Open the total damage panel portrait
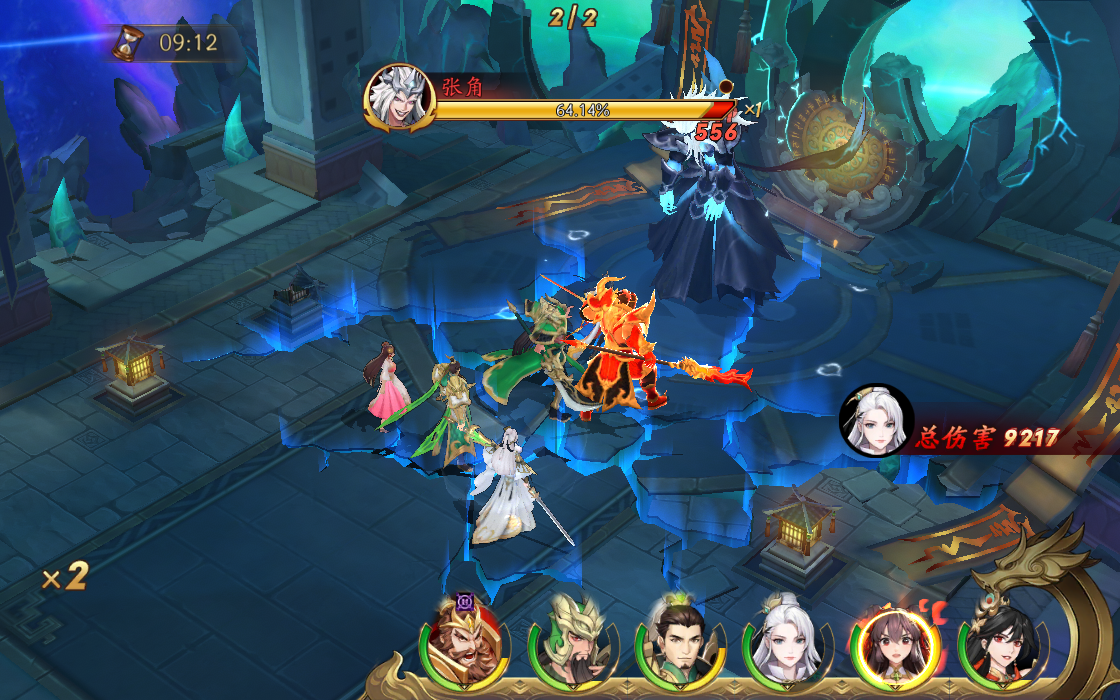1120x700 pixels. point(876,421)
